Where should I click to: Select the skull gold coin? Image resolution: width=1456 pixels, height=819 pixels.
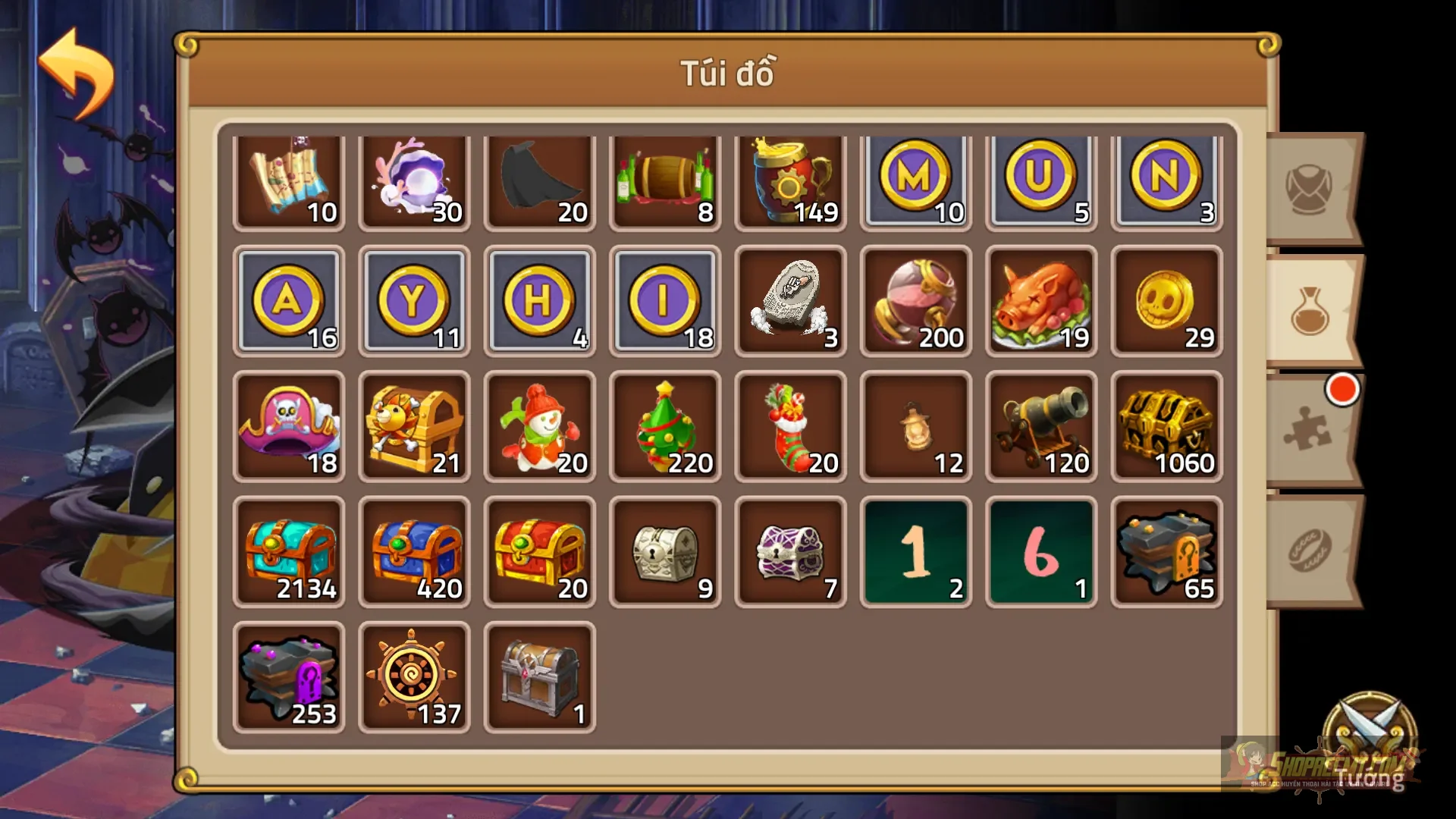1166,303
